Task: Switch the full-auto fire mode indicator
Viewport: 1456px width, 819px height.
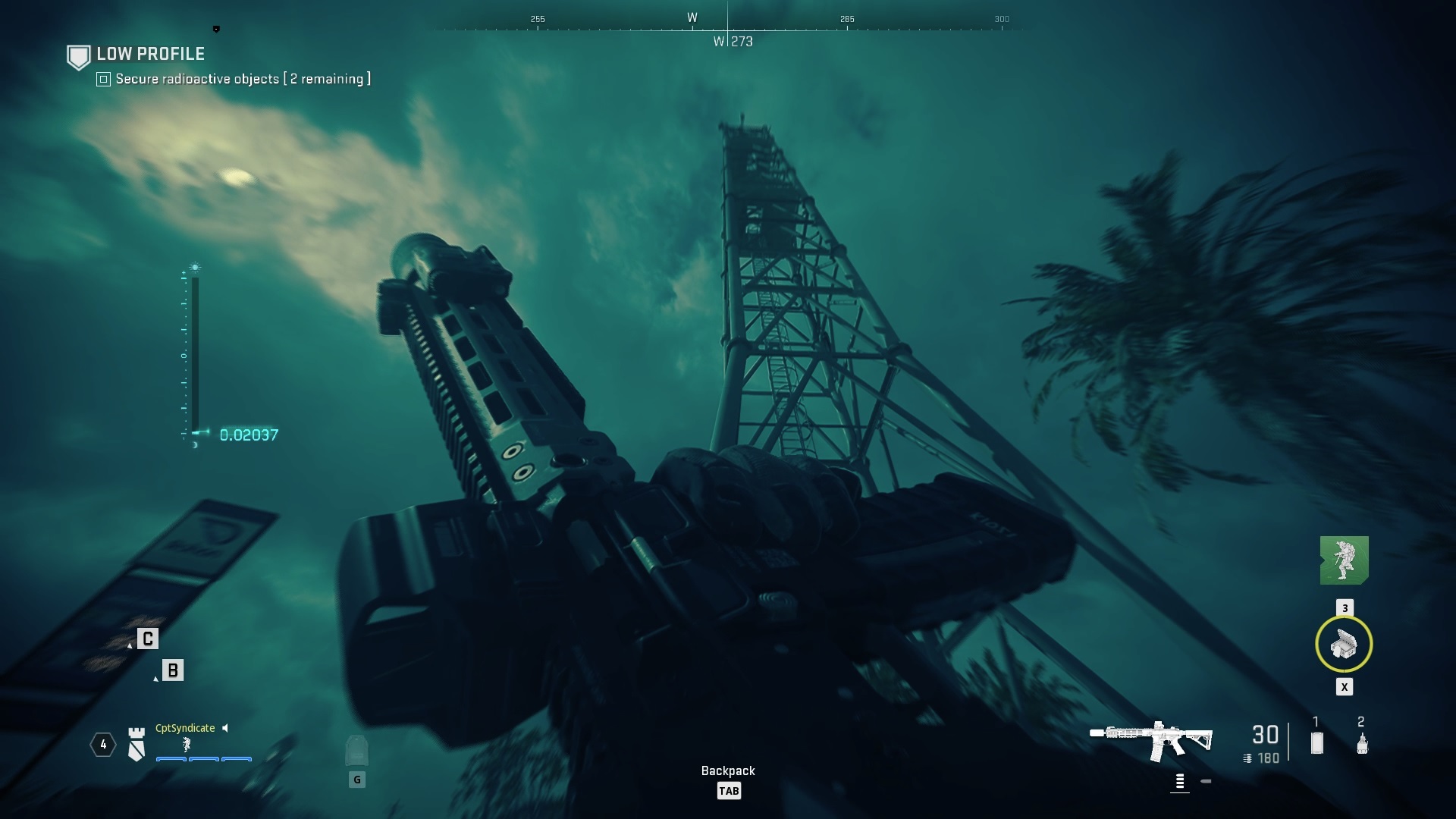Action: tap(1180, 781)
